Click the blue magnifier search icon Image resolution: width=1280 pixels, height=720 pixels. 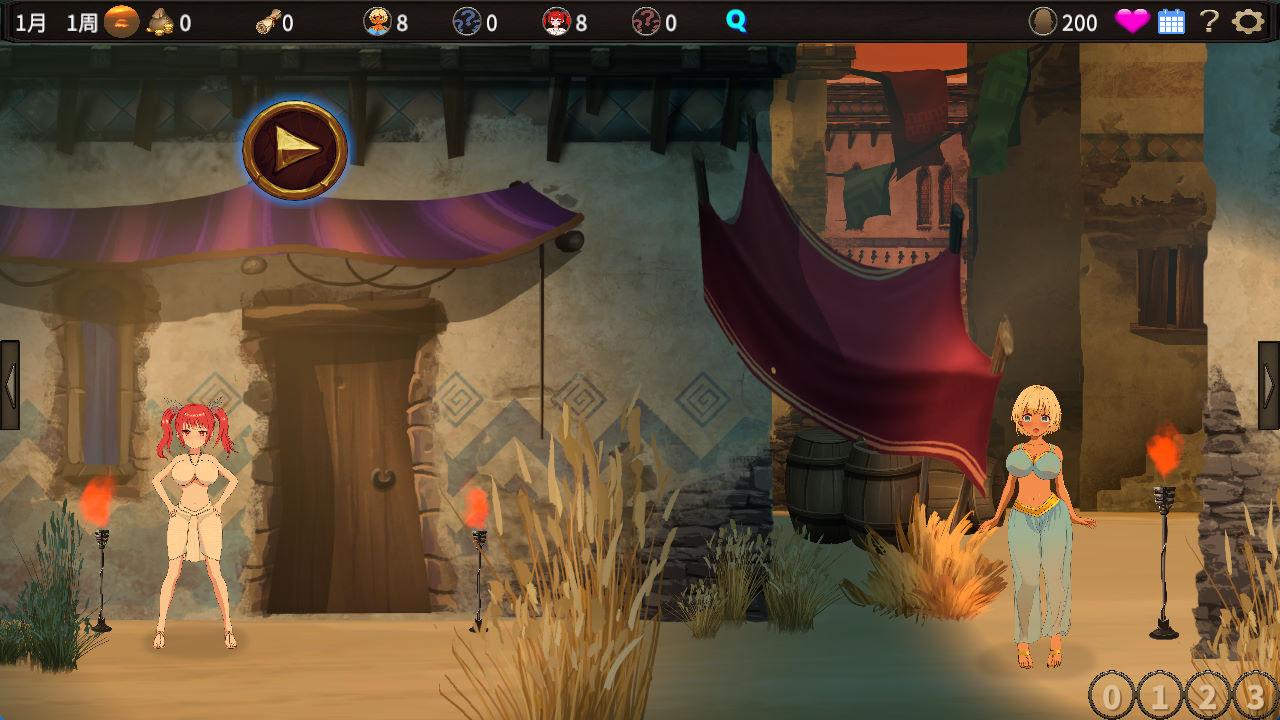click(736, 21)
